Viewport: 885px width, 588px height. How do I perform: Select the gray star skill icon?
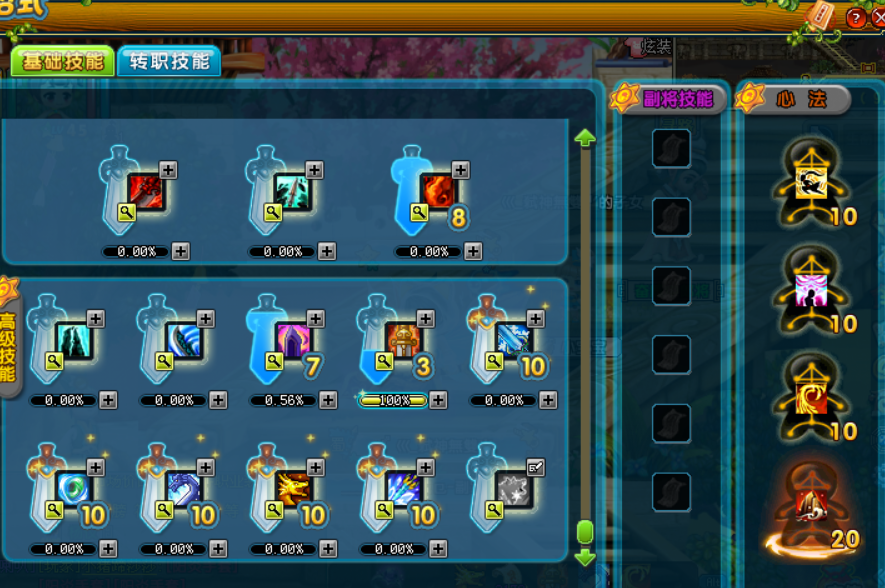click(514, 487)
